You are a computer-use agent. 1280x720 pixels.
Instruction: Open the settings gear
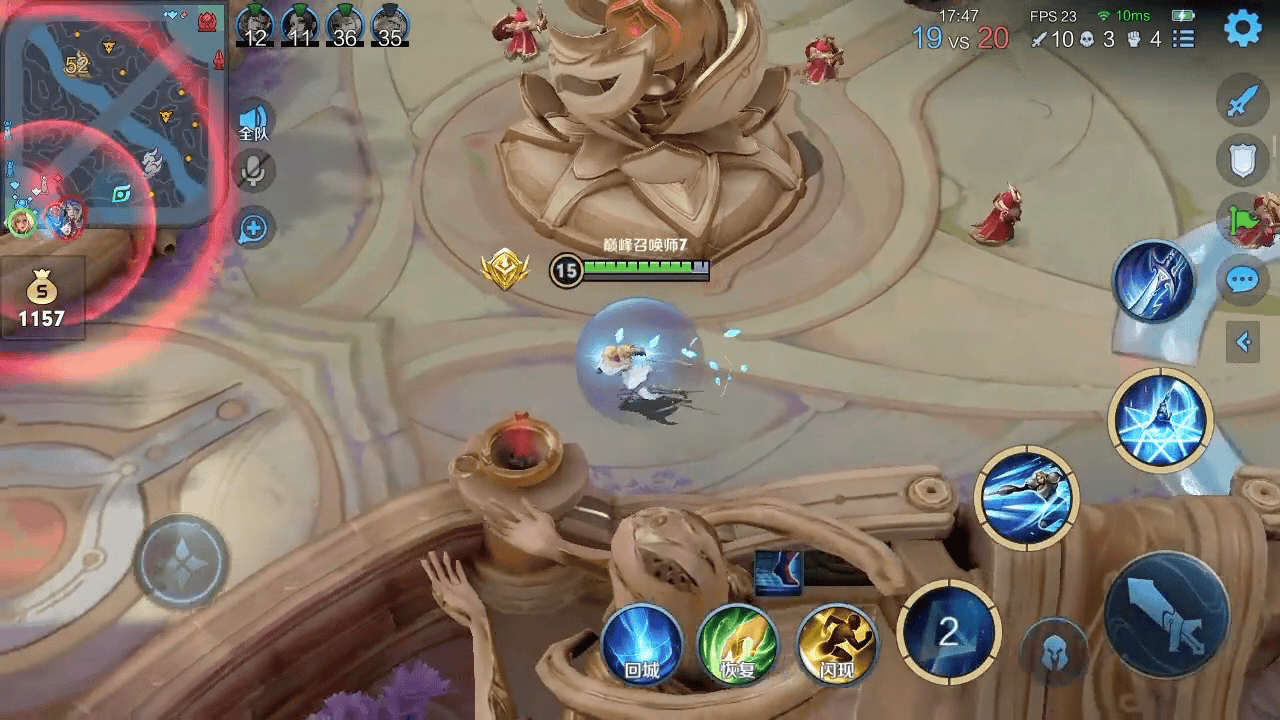1242,30
